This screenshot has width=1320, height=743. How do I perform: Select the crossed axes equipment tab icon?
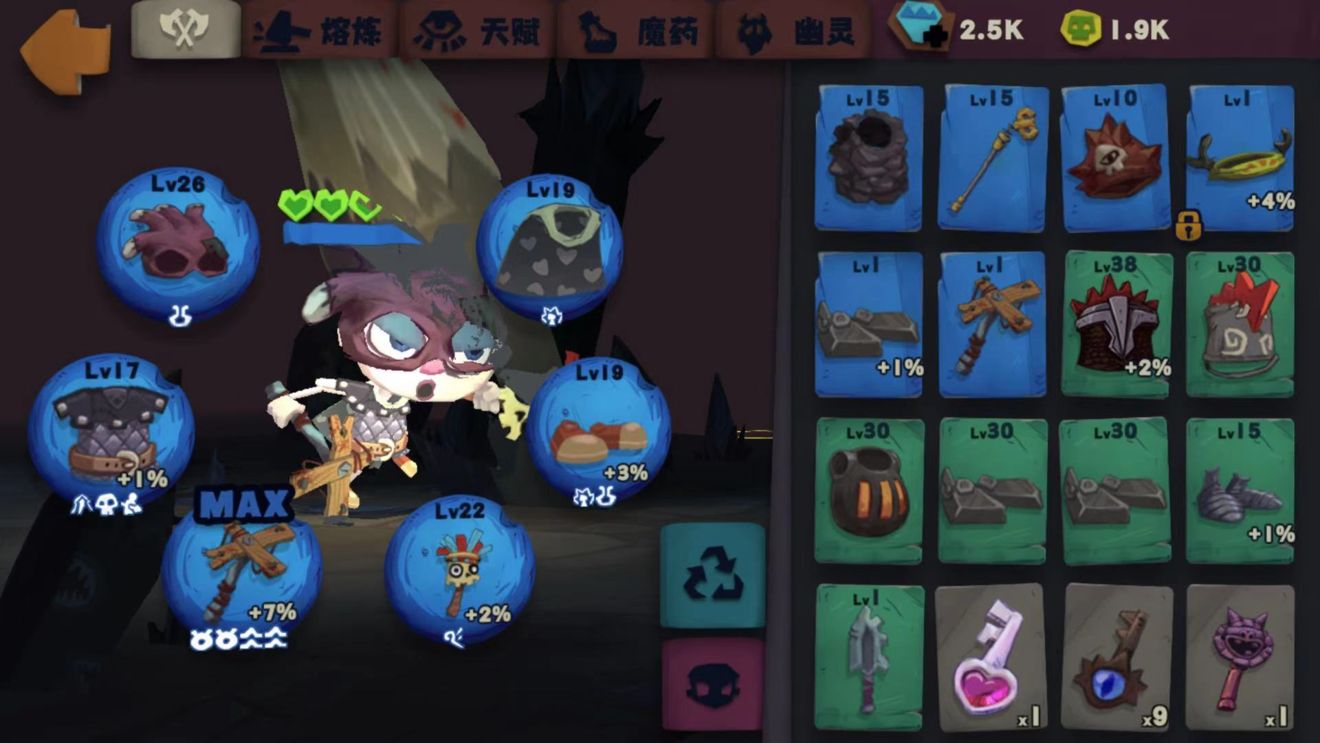(184, 28)
